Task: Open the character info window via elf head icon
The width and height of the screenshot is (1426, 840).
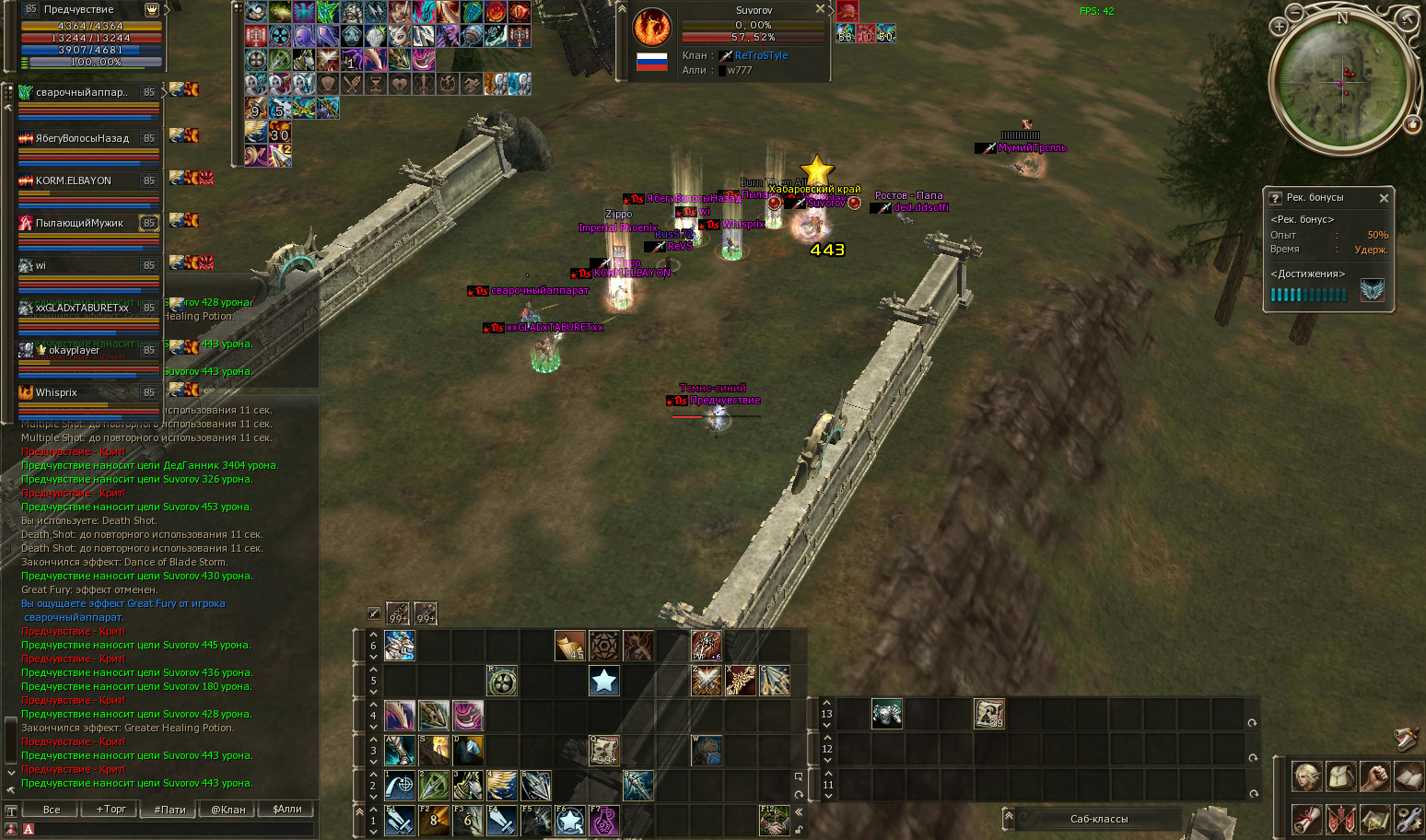Action: 1306,776
